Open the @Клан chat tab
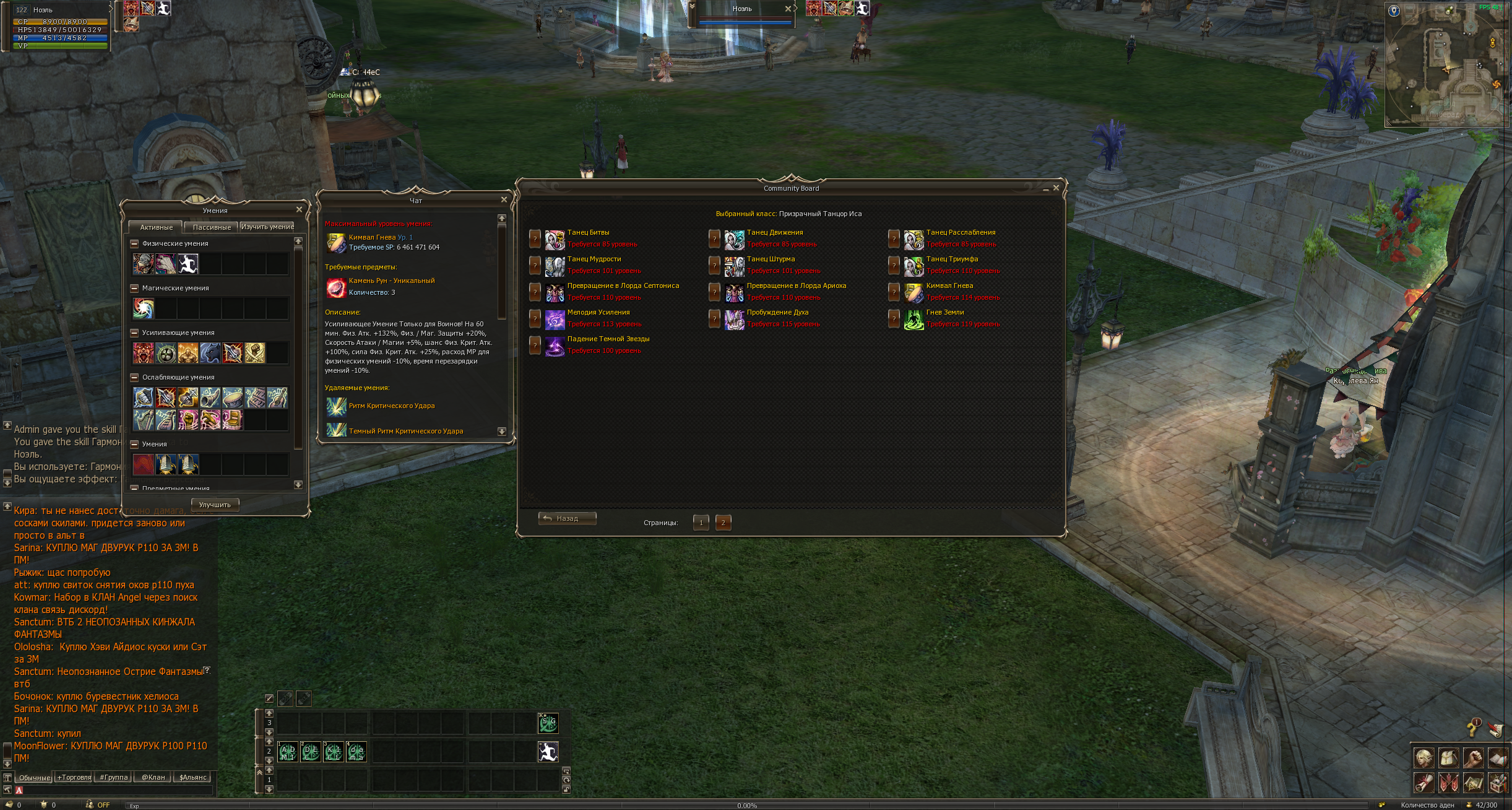This screenshot has width=1512, height=810. [153, 777]
